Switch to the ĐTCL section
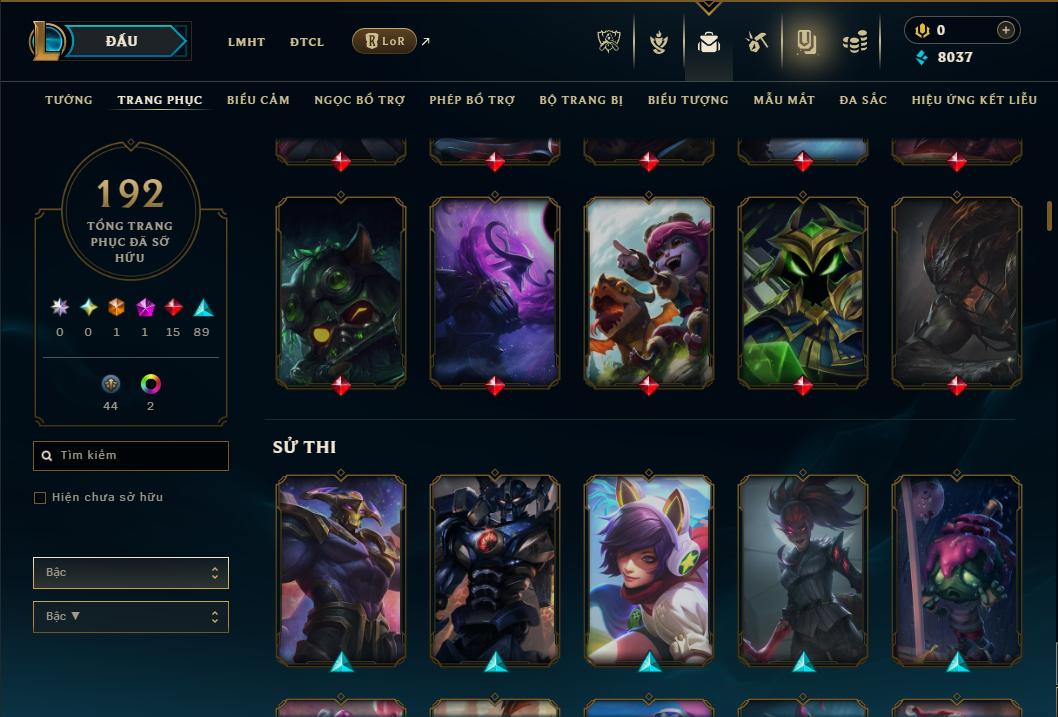Screen dimensions: 1058x717 pyautogui.click(x=307, y=42)
